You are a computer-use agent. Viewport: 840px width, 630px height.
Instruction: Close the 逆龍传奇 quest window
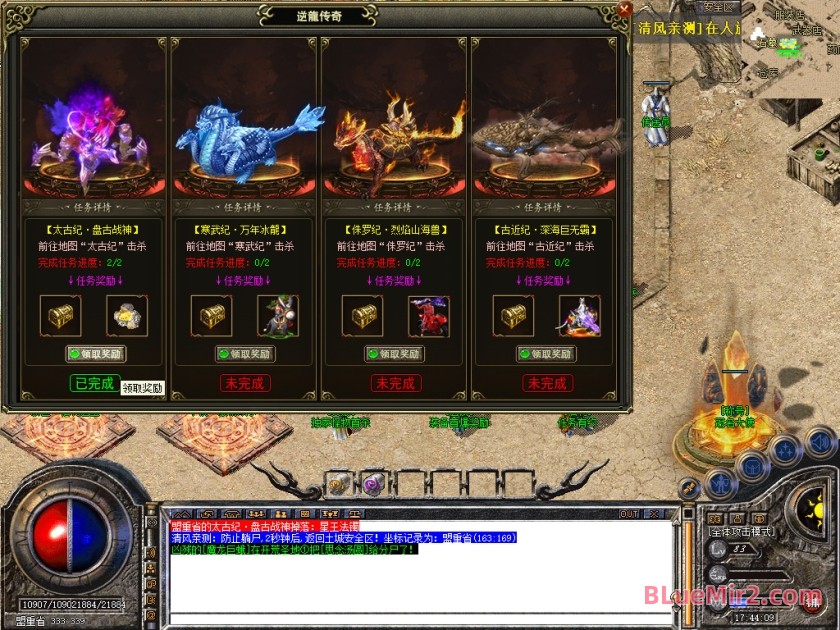pyautogui.click(x=624, y=10)
